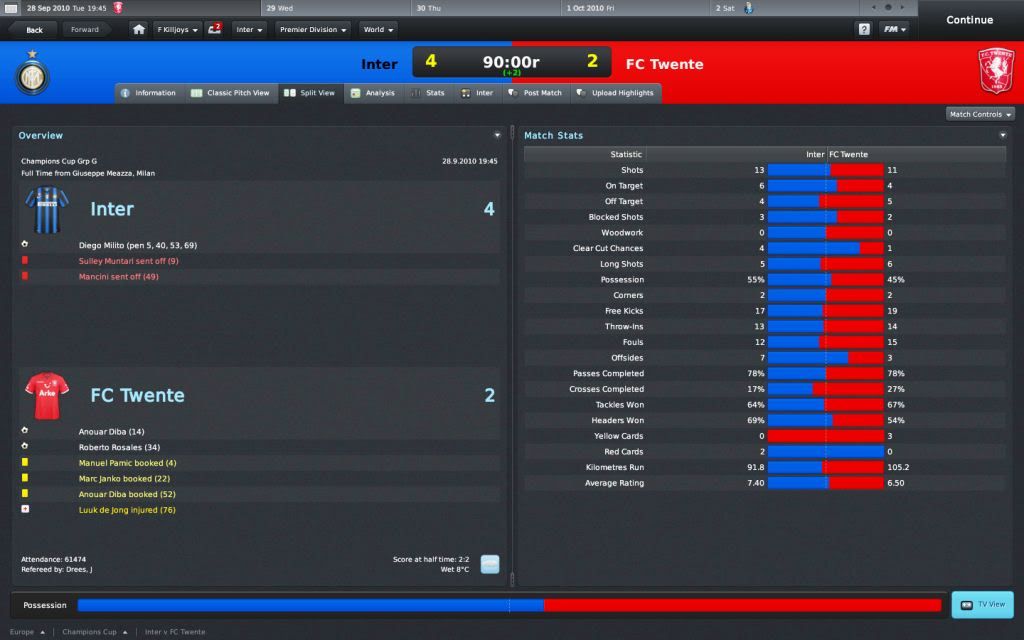The width and height of the screenshot is (1024, 640).
Task: Show the Stats tab
Action: pos(428,93)
